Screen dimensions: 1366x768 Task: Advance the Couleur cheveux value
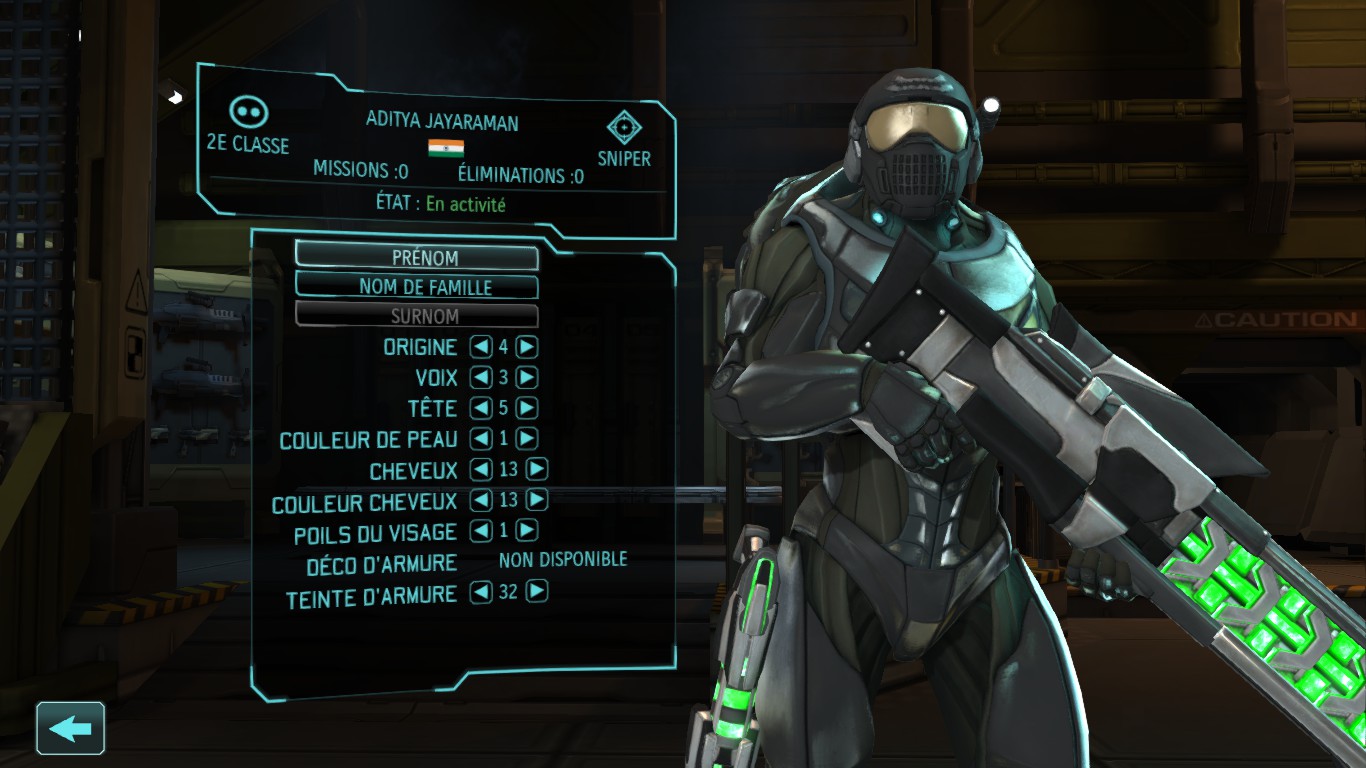(537, 500)
